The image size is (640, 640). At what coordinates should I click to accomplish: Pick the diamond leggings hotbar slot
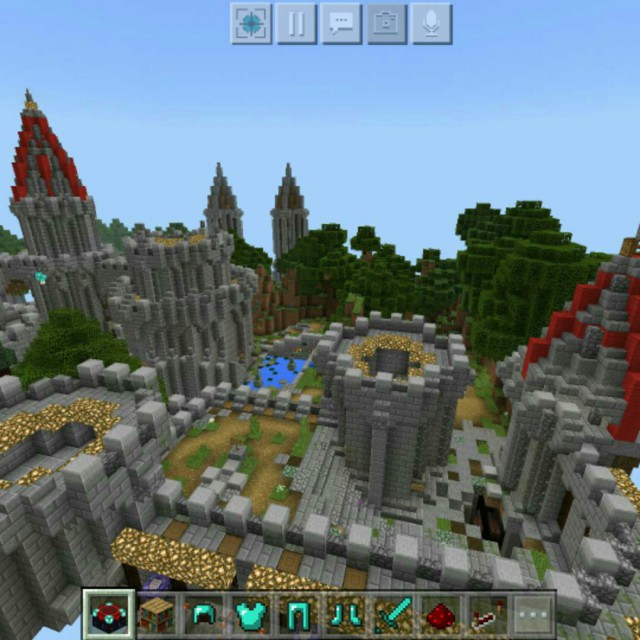297,614
